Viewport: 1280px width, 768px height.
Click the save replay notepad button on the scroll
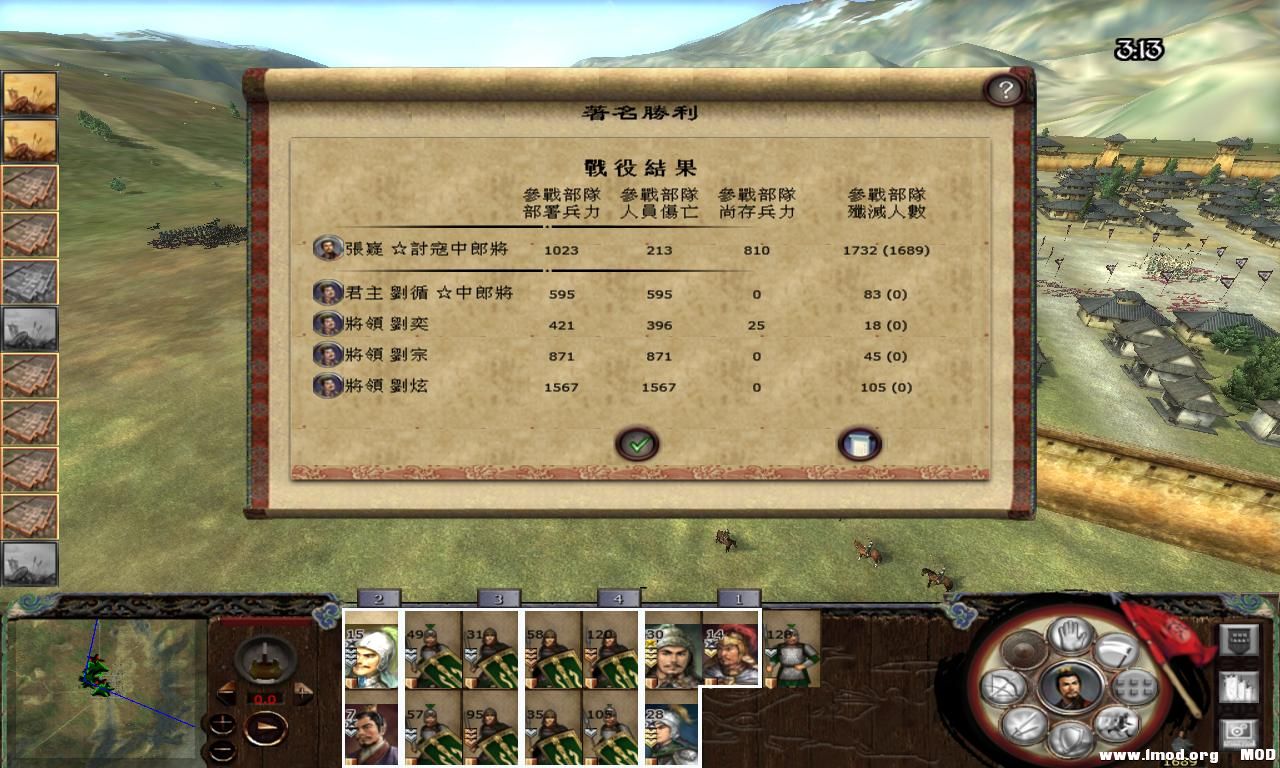[x=860, y=443]
